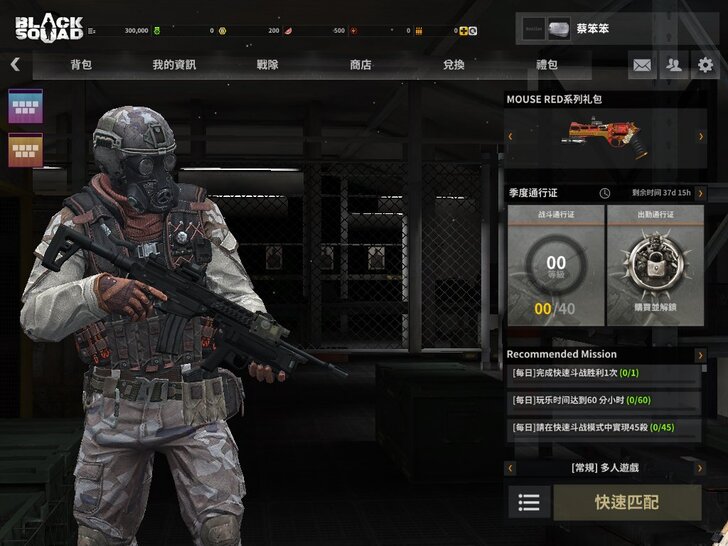Open the orange keyboard icon
Screen dimensions: 728x546
24,151
